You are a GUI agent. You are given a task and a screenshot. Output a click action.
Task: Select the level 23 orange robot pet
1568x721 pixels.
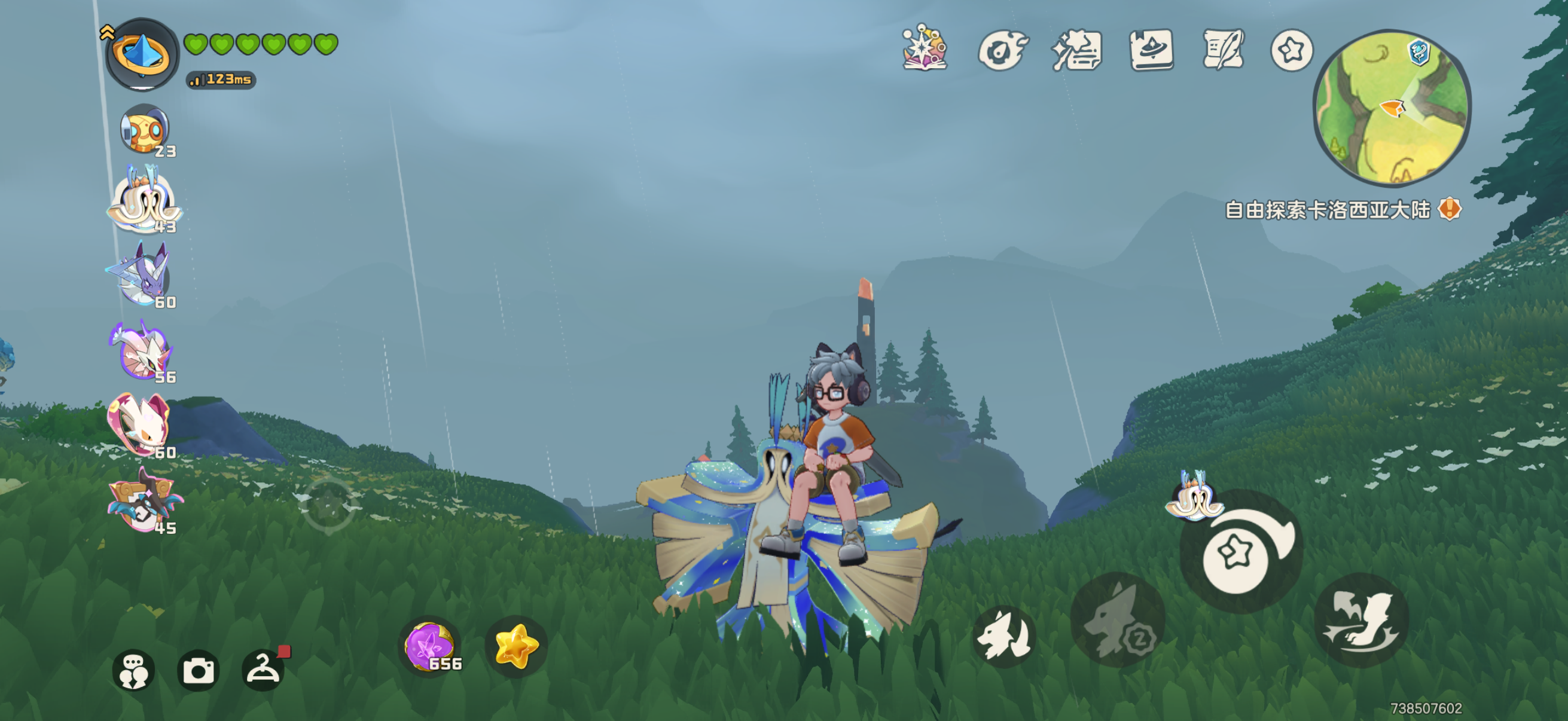pos(144,130)
